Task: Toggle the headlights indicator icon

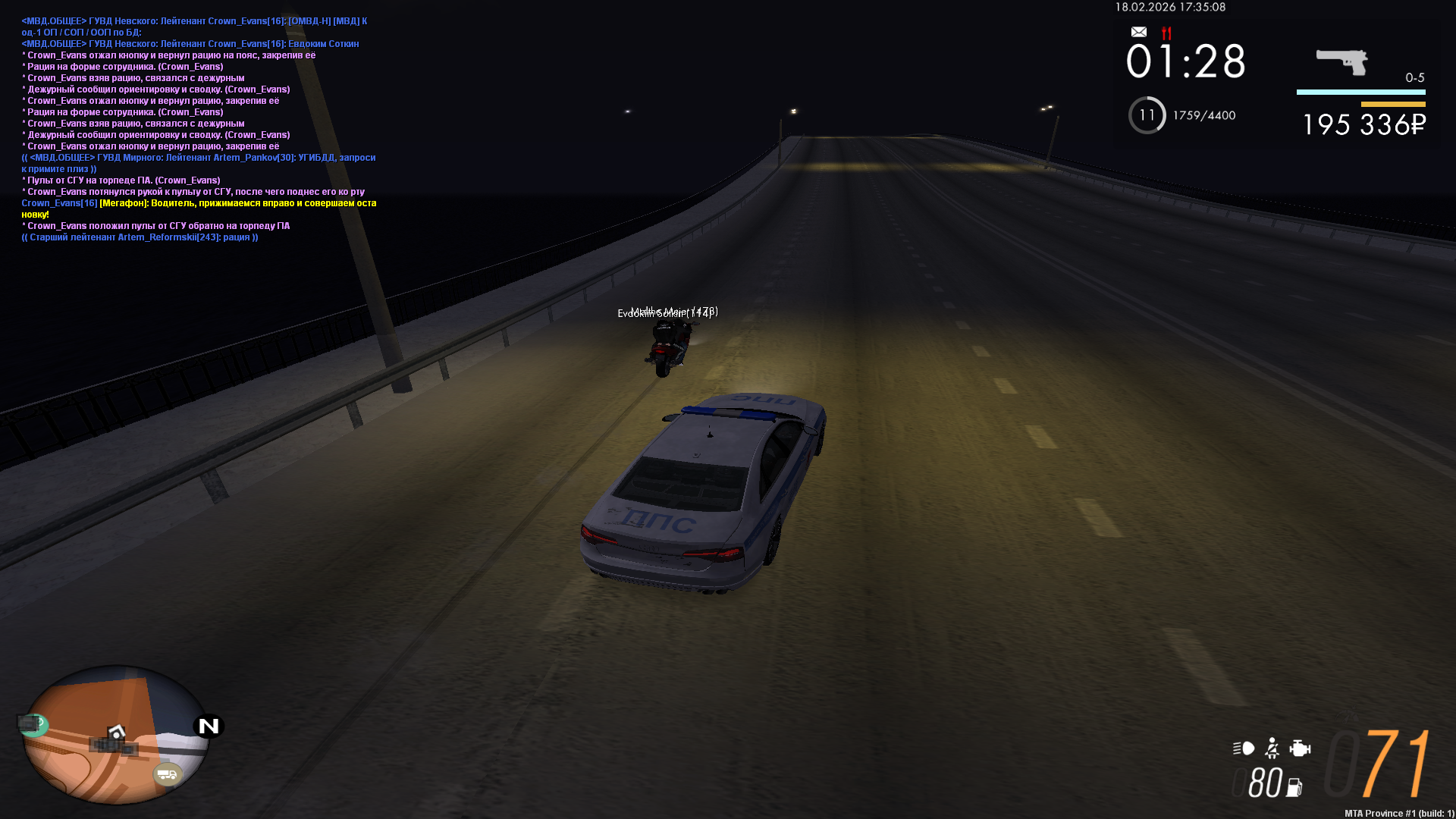Action: click(x=1243, y=748)
